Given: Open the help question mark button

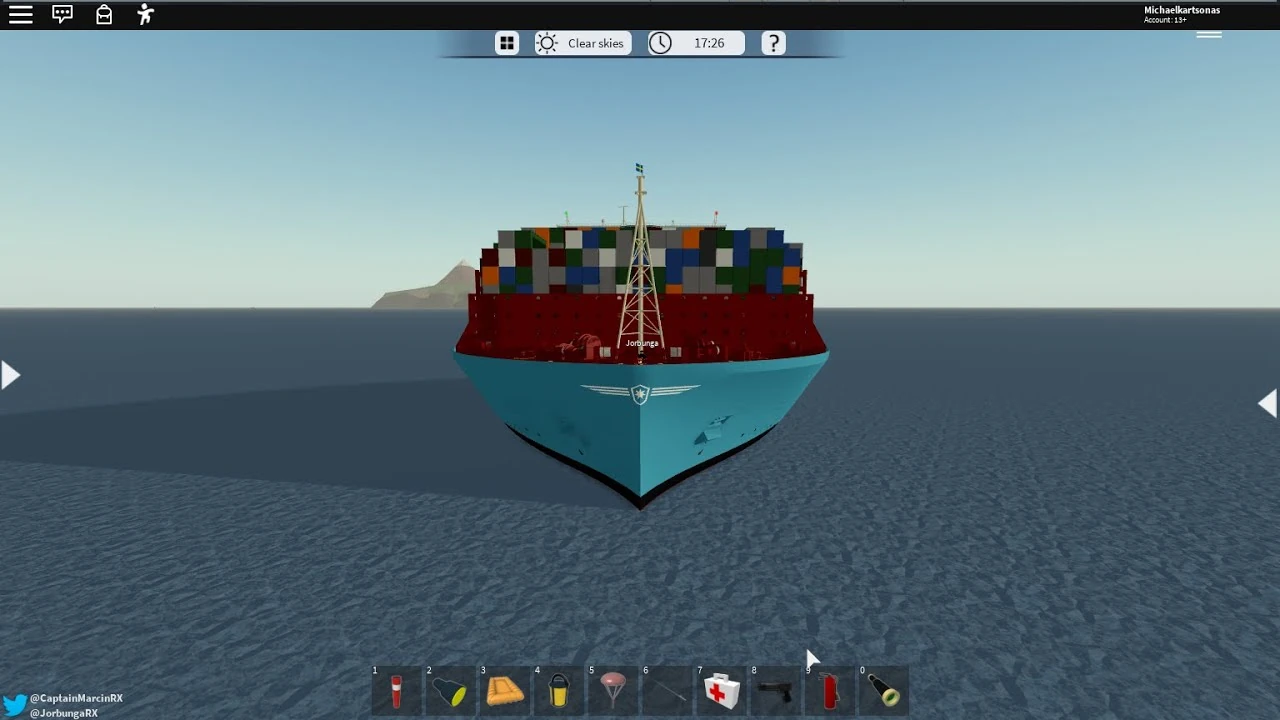Looking at the screenshot, I should [773, 42].
